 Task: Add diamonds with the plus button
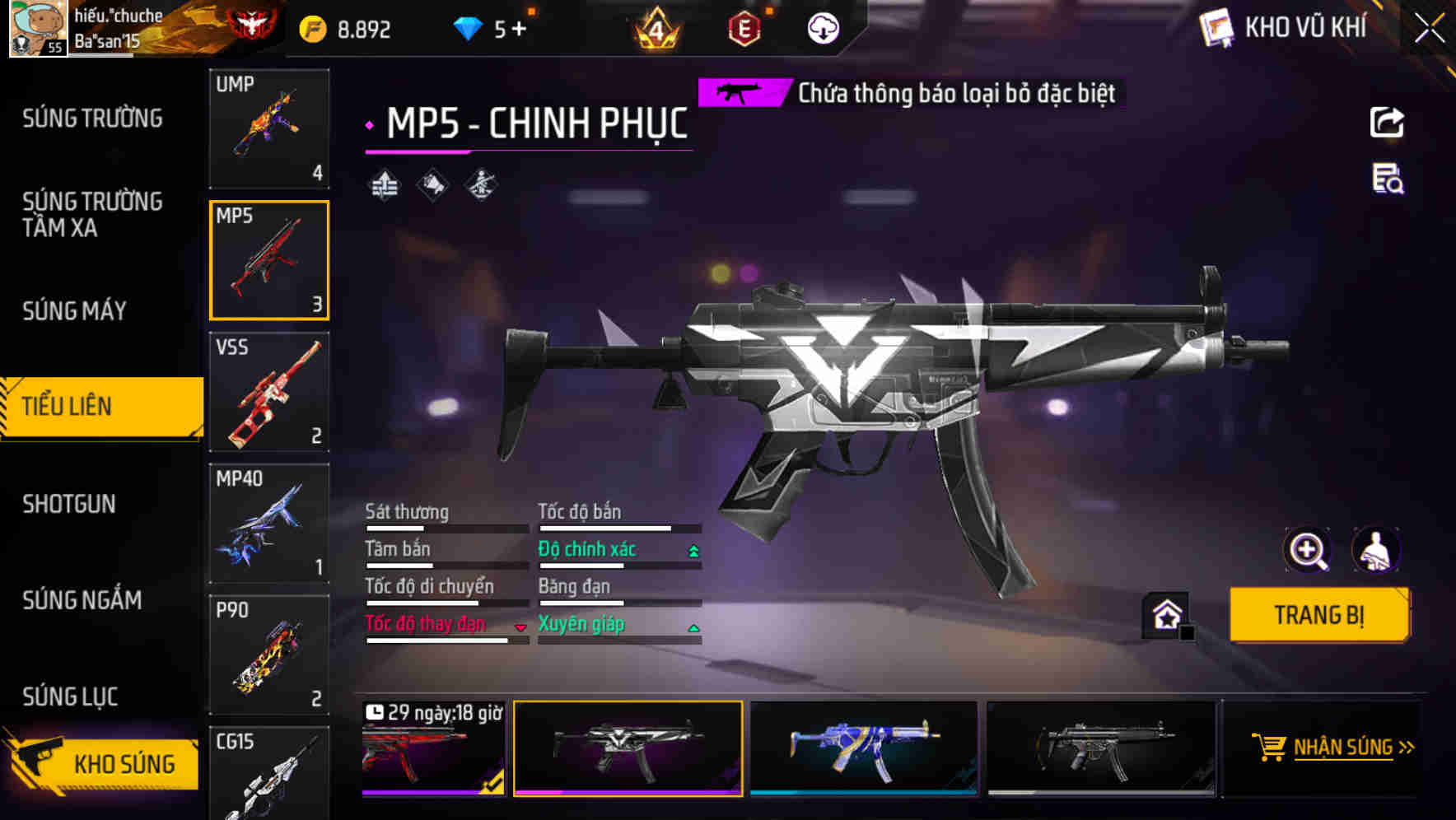pos(519,30)
